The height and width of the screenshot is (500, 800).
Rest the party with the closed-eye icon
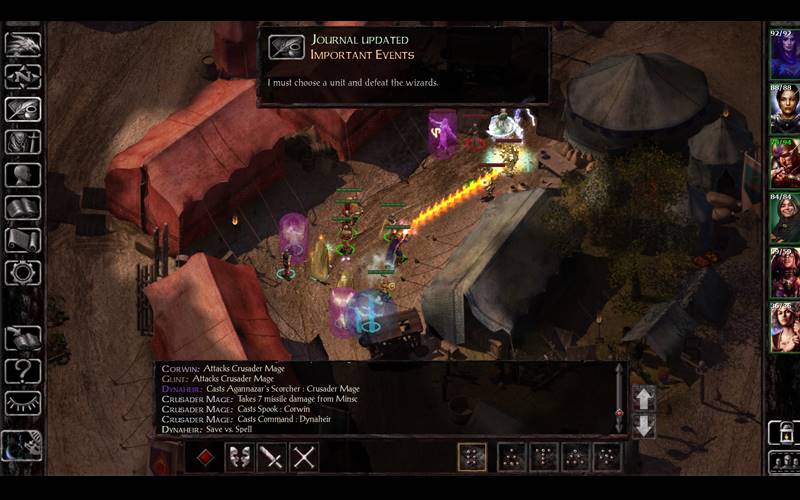point(22,404)
